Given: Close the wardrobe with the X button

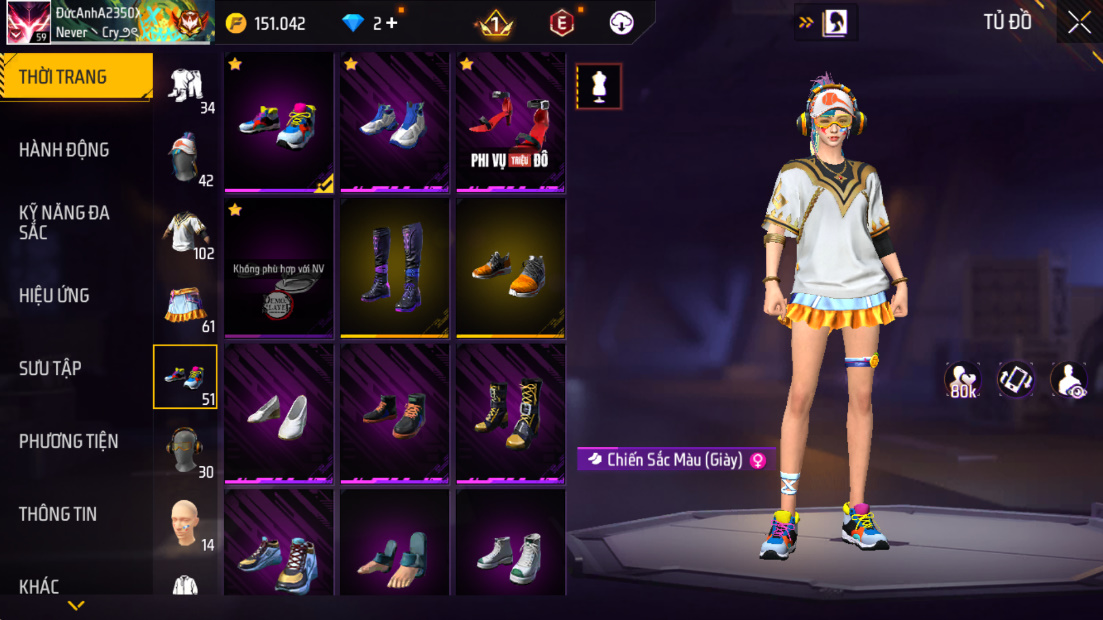Looking at the screenshot, I should click(1079, 22).
